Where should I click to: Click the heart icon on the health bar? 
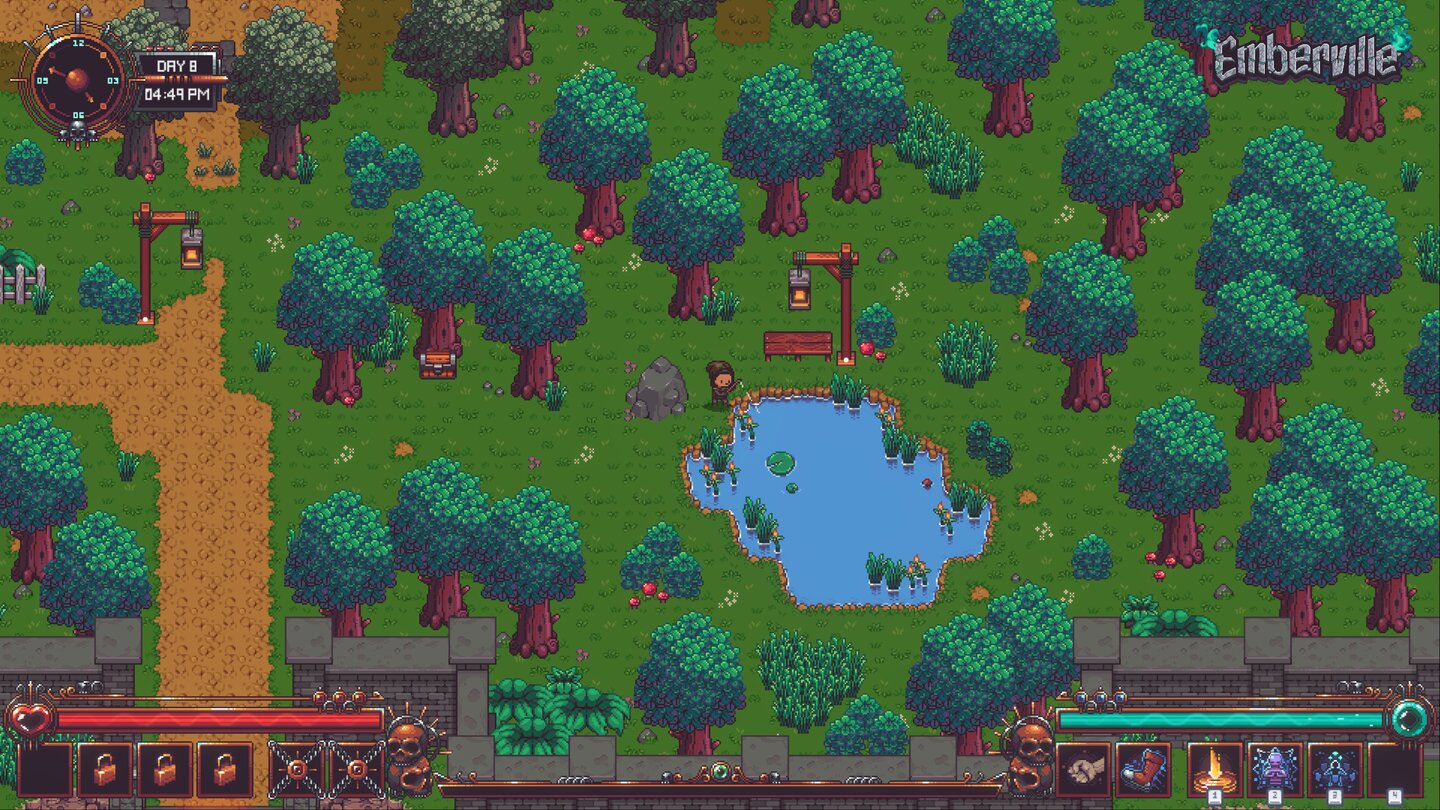click(x=31, y=718)
